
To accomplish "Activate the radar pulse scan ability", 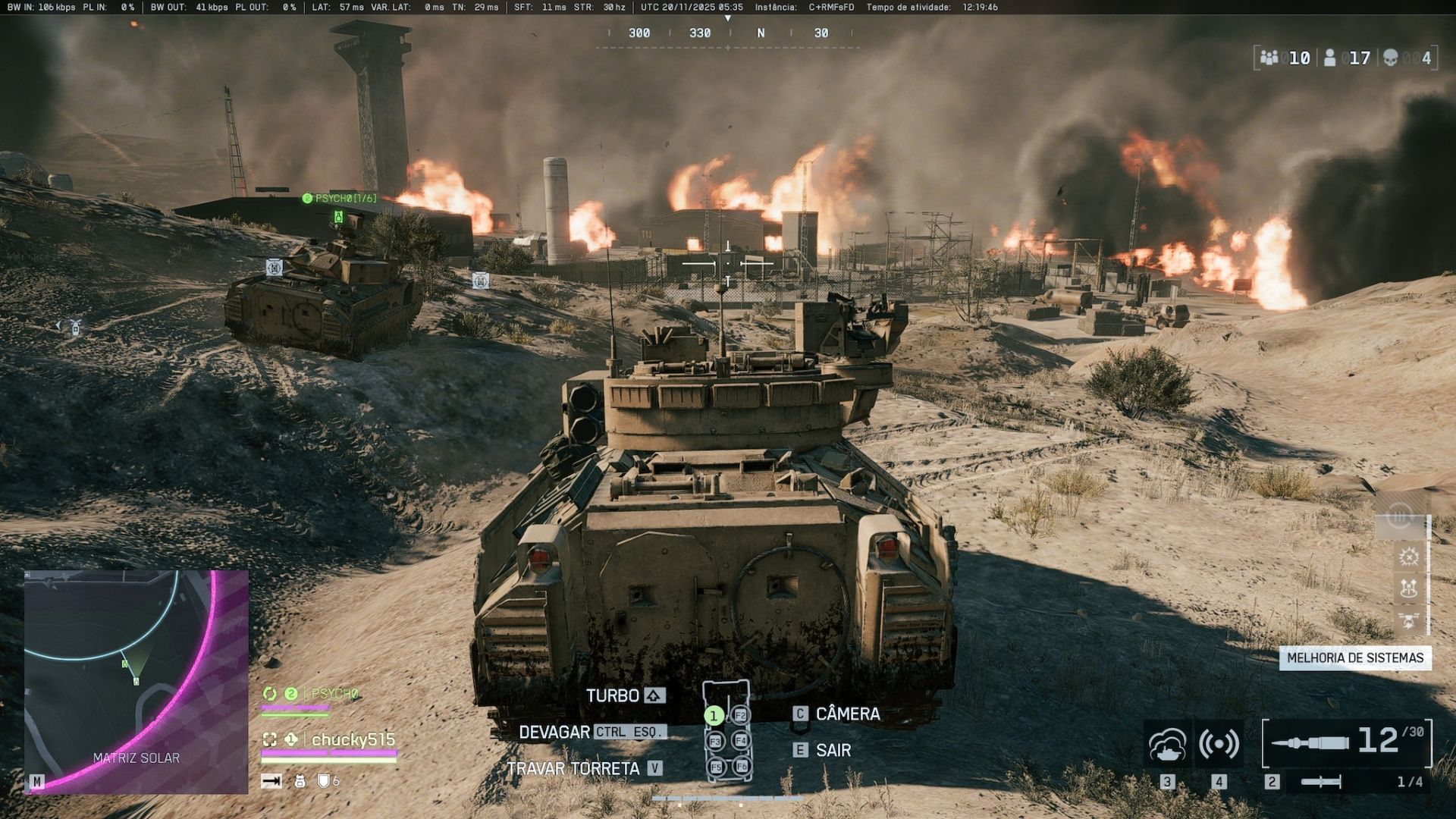I will (x=1219, y=744).
